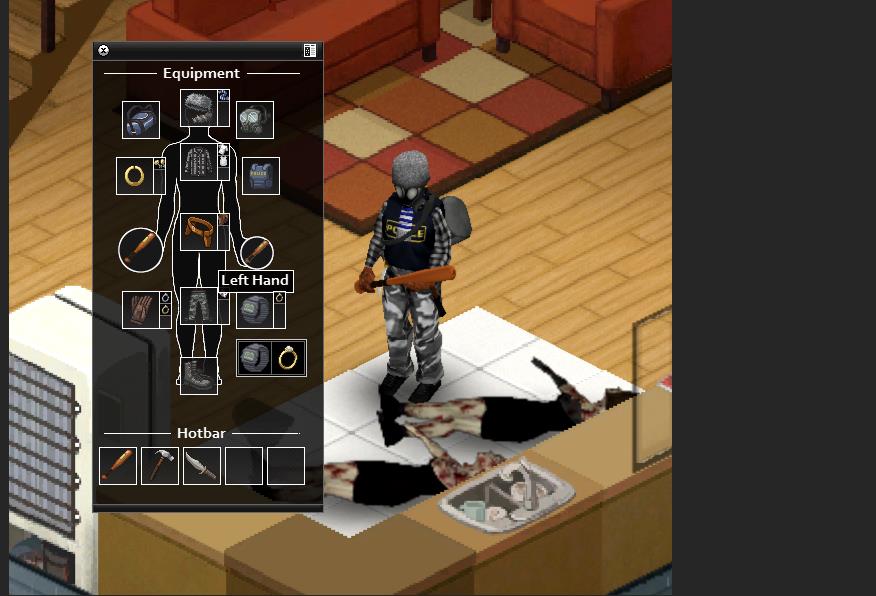Click the diamond ring slot
Screen dimensions: 876x596
pyautogui.click(x=289, y=358)
